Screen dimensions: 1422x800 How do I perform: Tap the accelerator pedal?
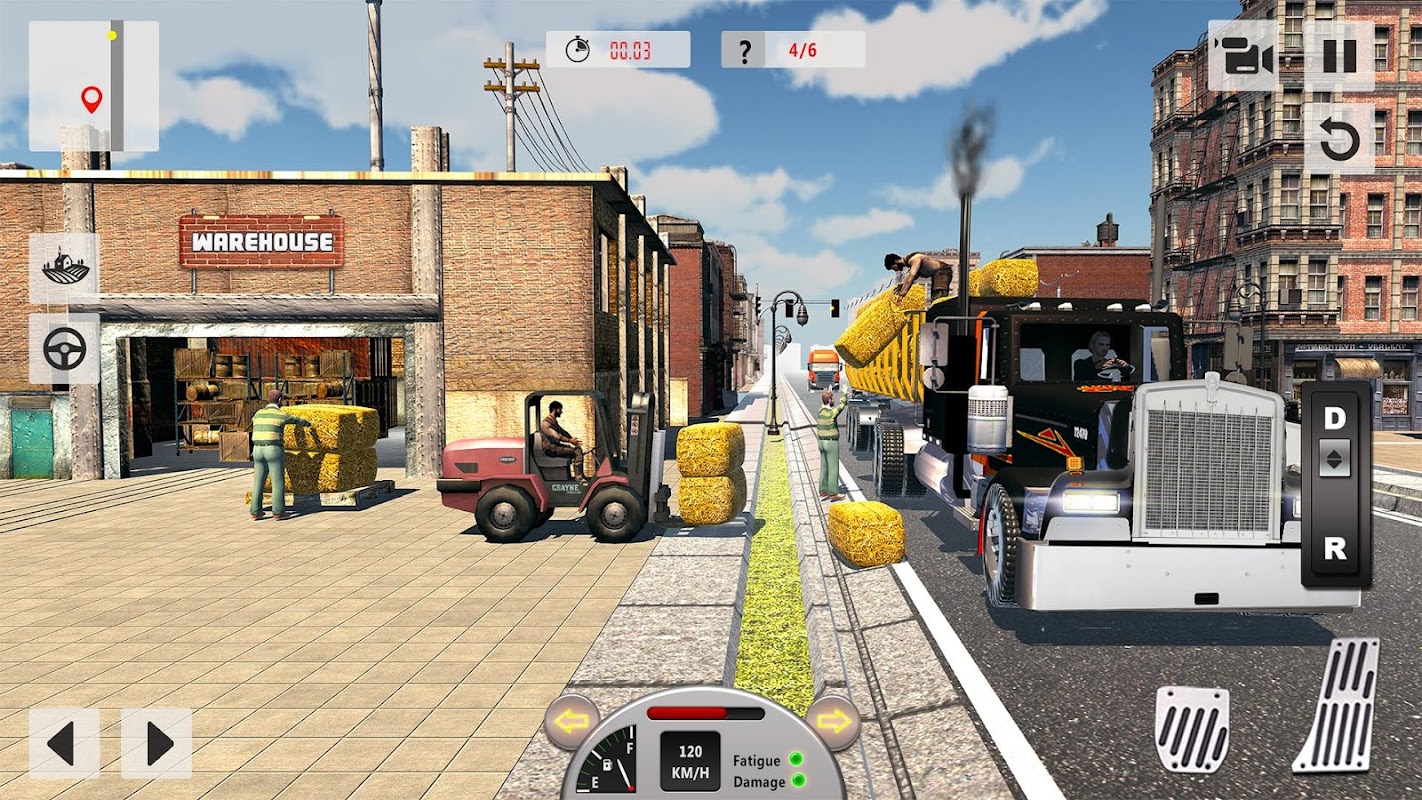(1337, 705)
